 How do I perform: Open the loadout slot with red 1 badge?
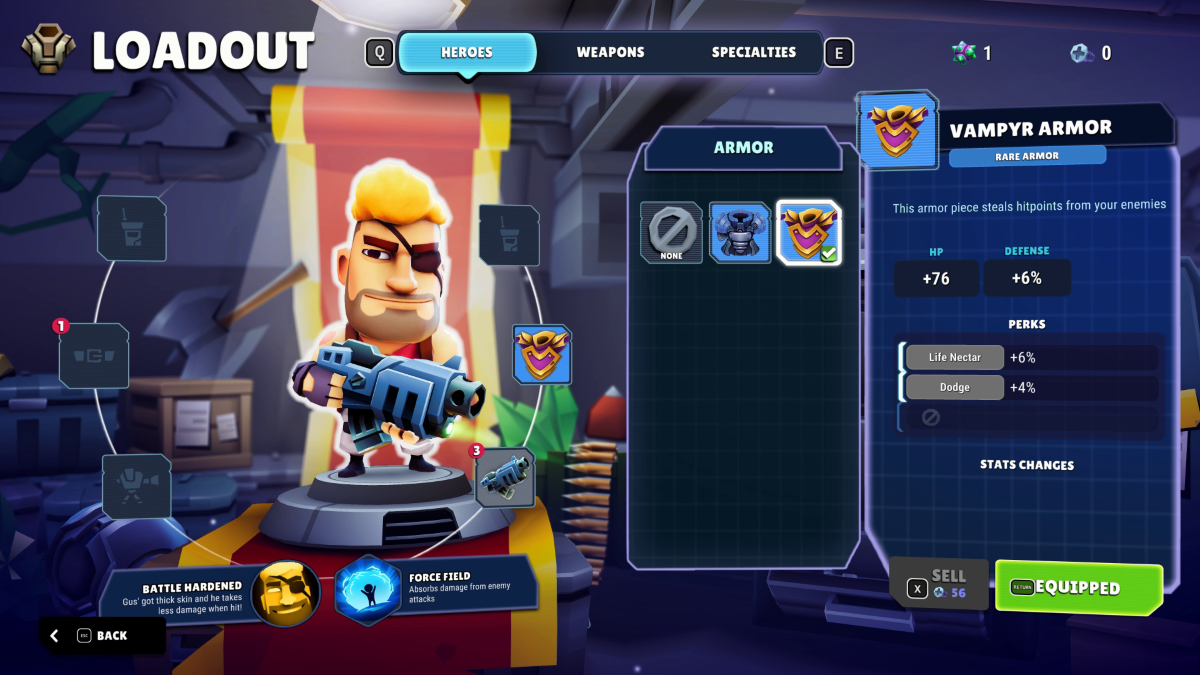94,355
